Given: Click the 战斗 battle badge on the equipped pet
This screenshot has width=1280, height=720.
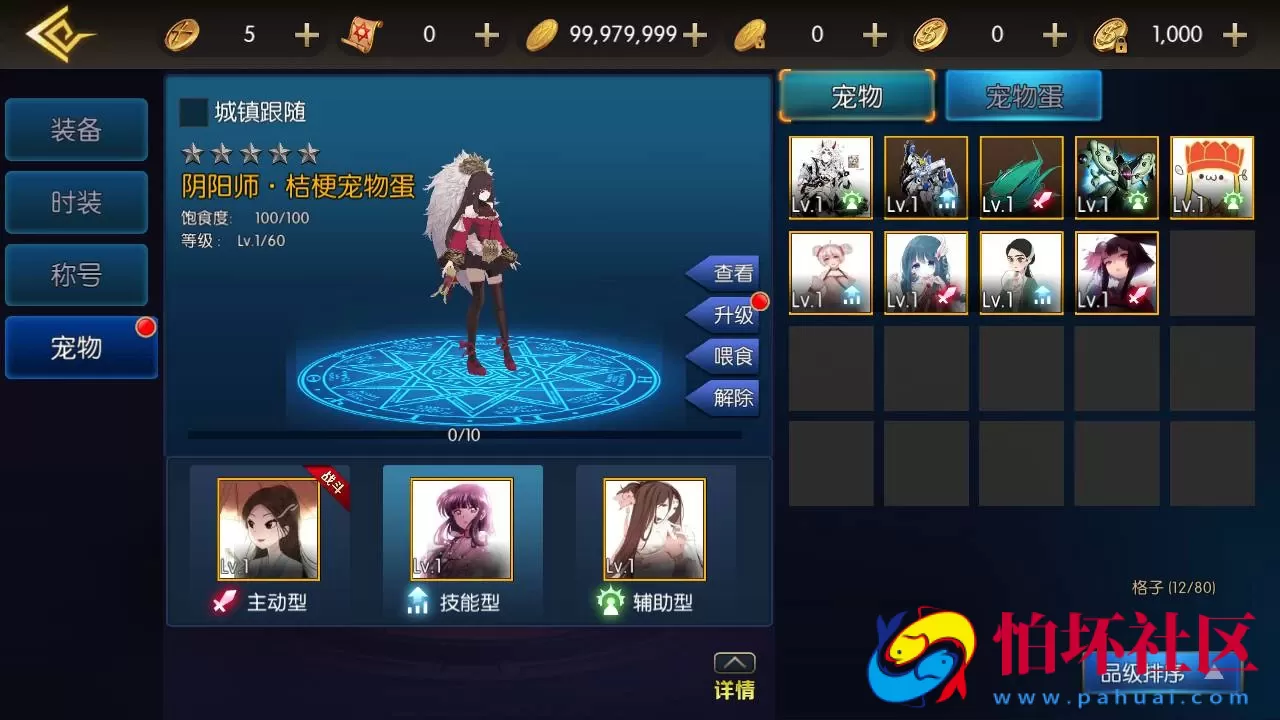Looking at the screenshot, I should click(331, 481).
